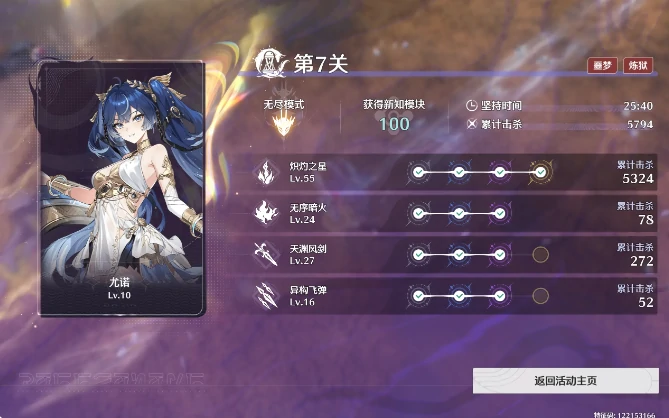Select the 异构飞弹 missile skill icon
Viewport: 669px width, 418px height.
[268, 295]
